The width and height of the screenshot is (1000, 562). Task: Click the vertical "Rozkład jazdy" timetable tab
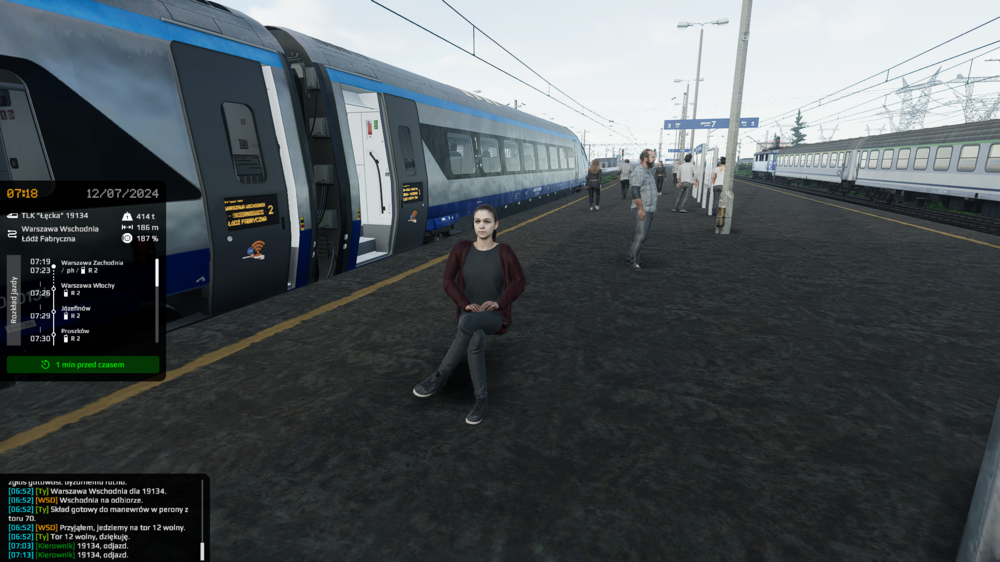click(x=13, y=300)
